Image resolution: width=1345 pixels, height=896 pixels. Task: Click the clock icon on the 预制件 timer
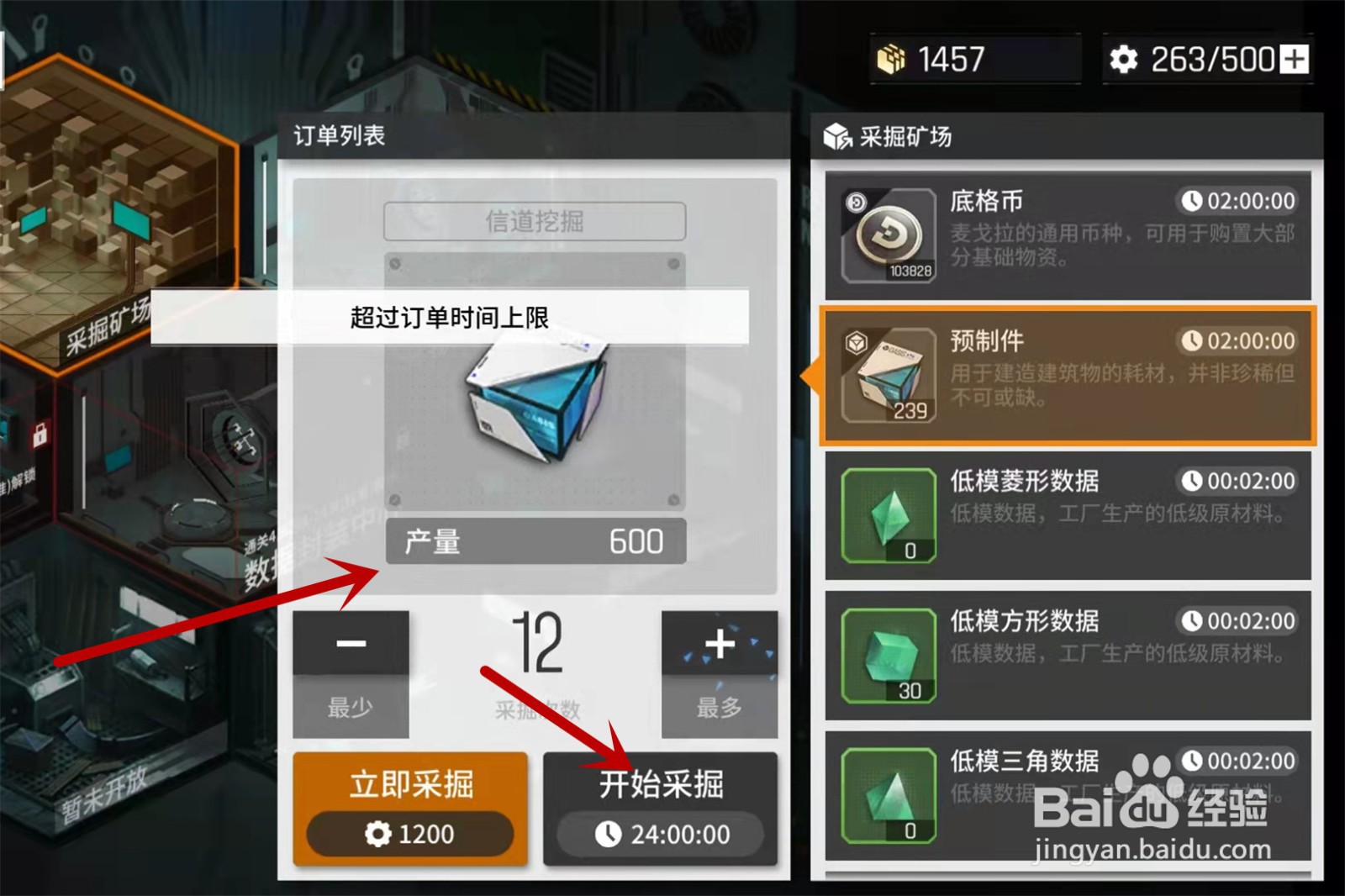point(1193,342)
